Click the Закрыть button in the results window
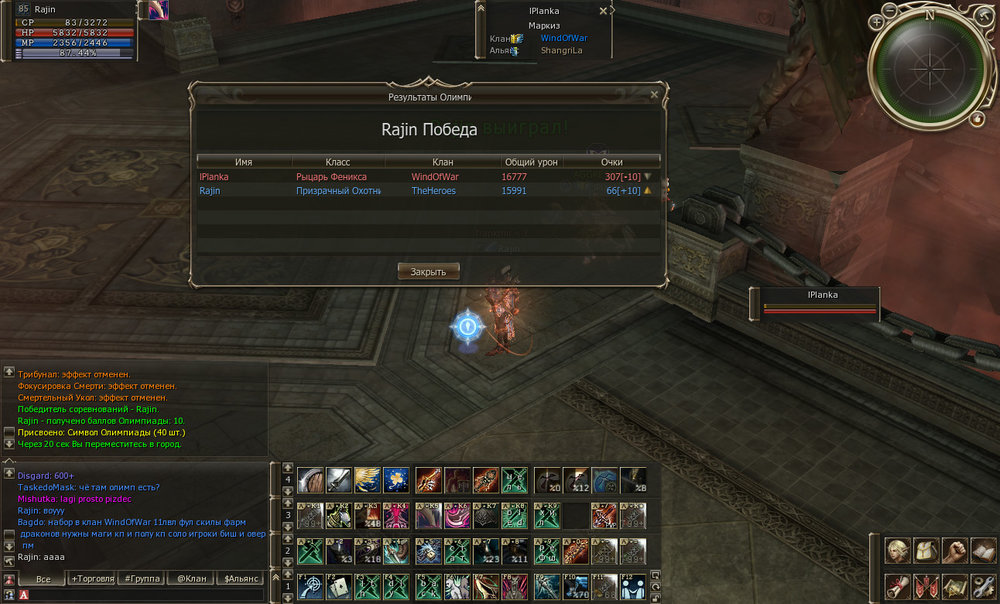This screenshot has width=1000, height=604. pos(429,271)
